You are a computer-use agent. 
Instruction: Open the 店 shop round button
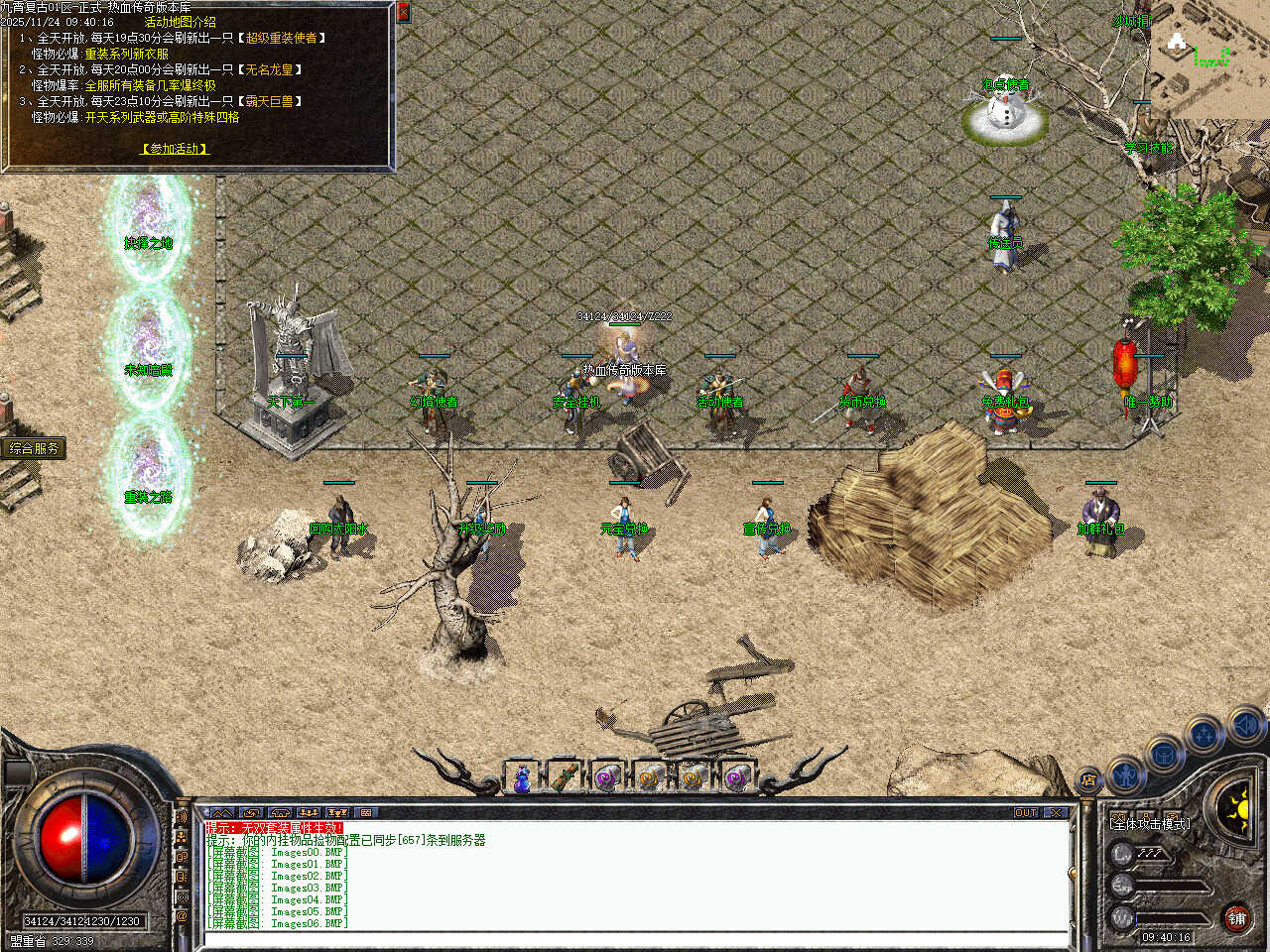click(1088, 780)
